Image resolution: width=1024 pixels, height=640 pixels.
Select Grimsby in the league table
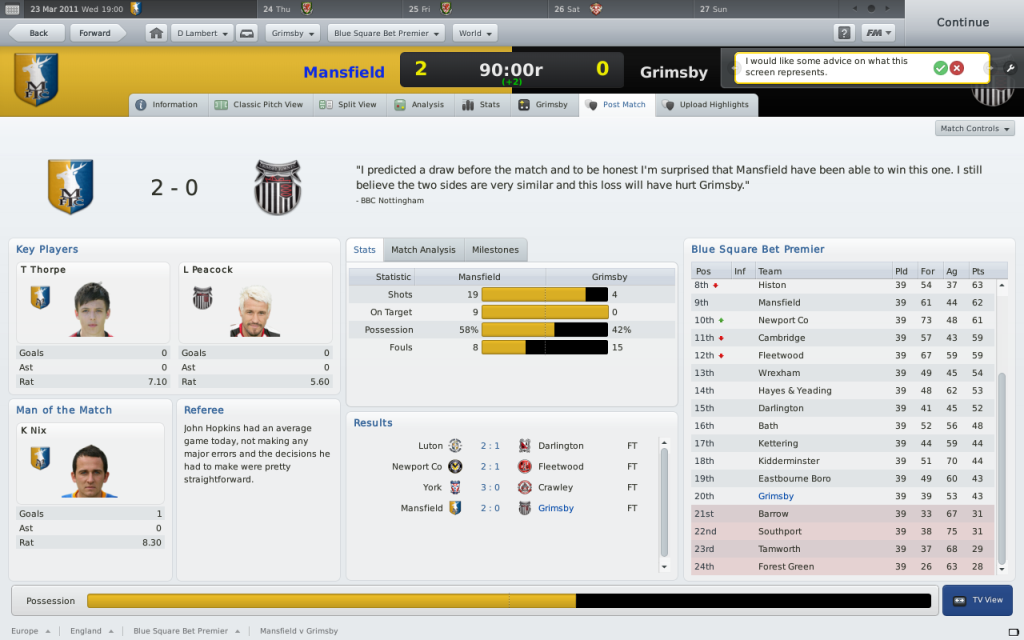pyautogui.click(x=776, y=496)
